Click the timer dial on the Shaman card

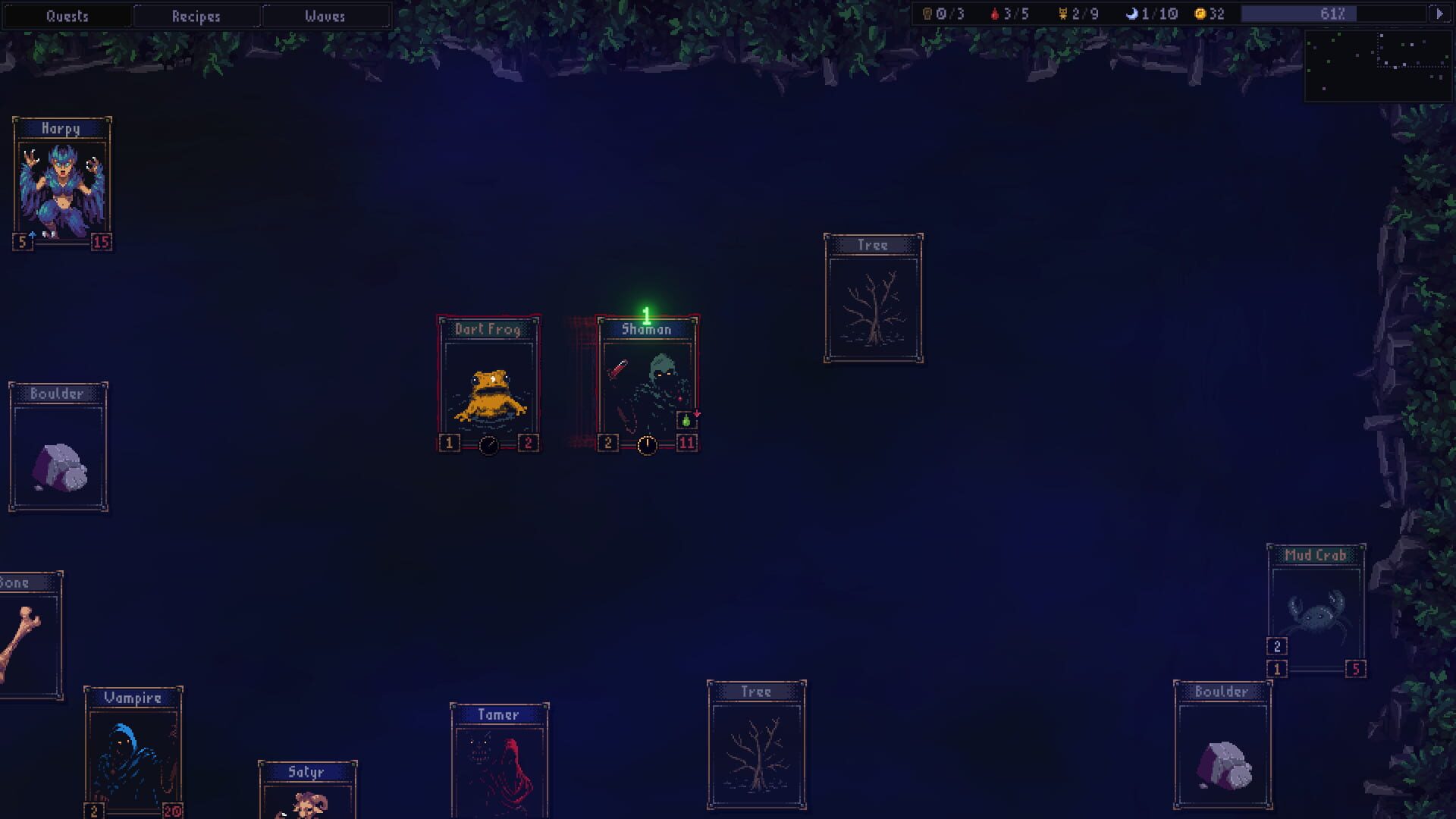point(647,446)
